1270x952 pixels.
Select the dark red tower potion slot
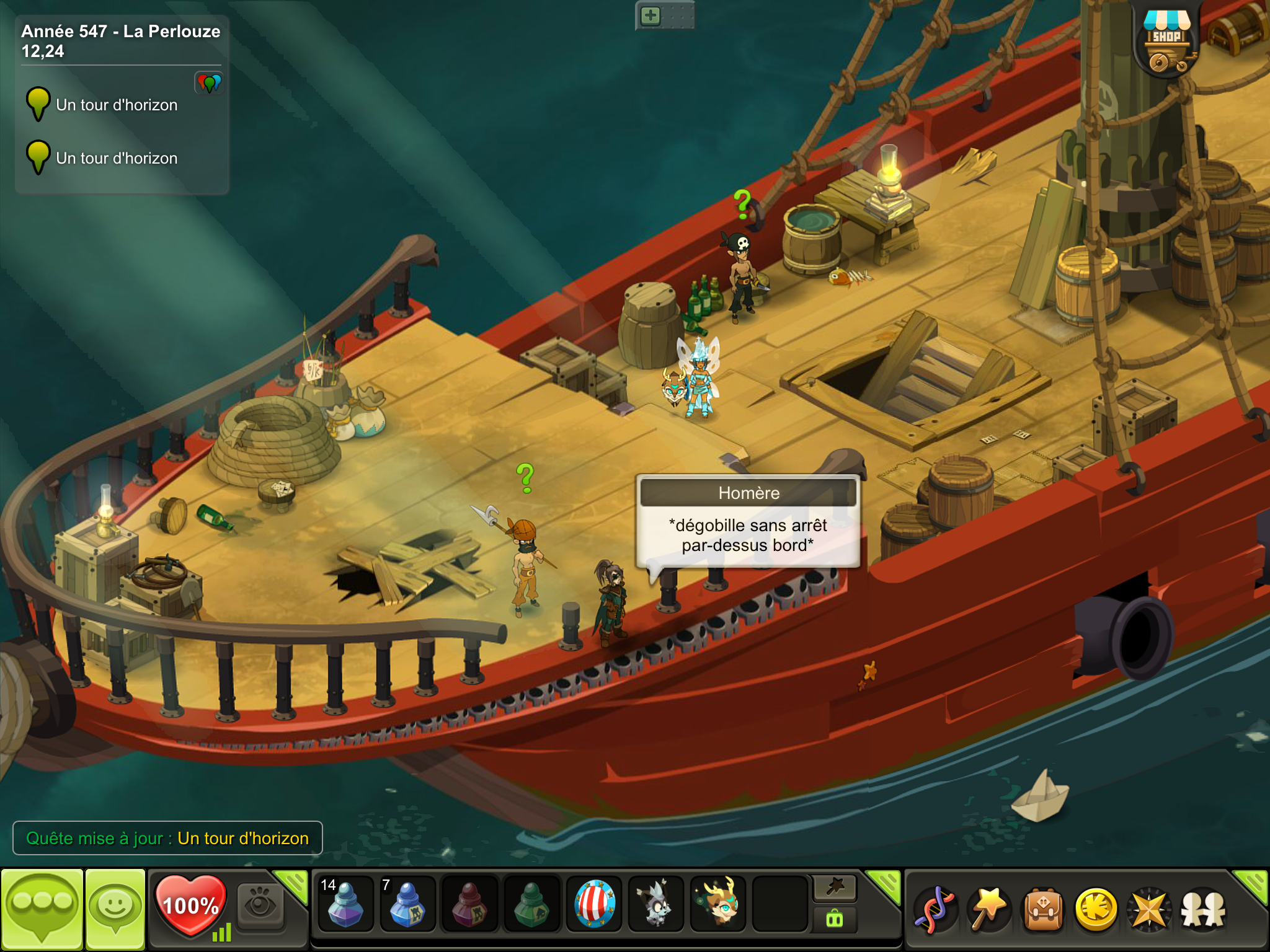point(469,904)
